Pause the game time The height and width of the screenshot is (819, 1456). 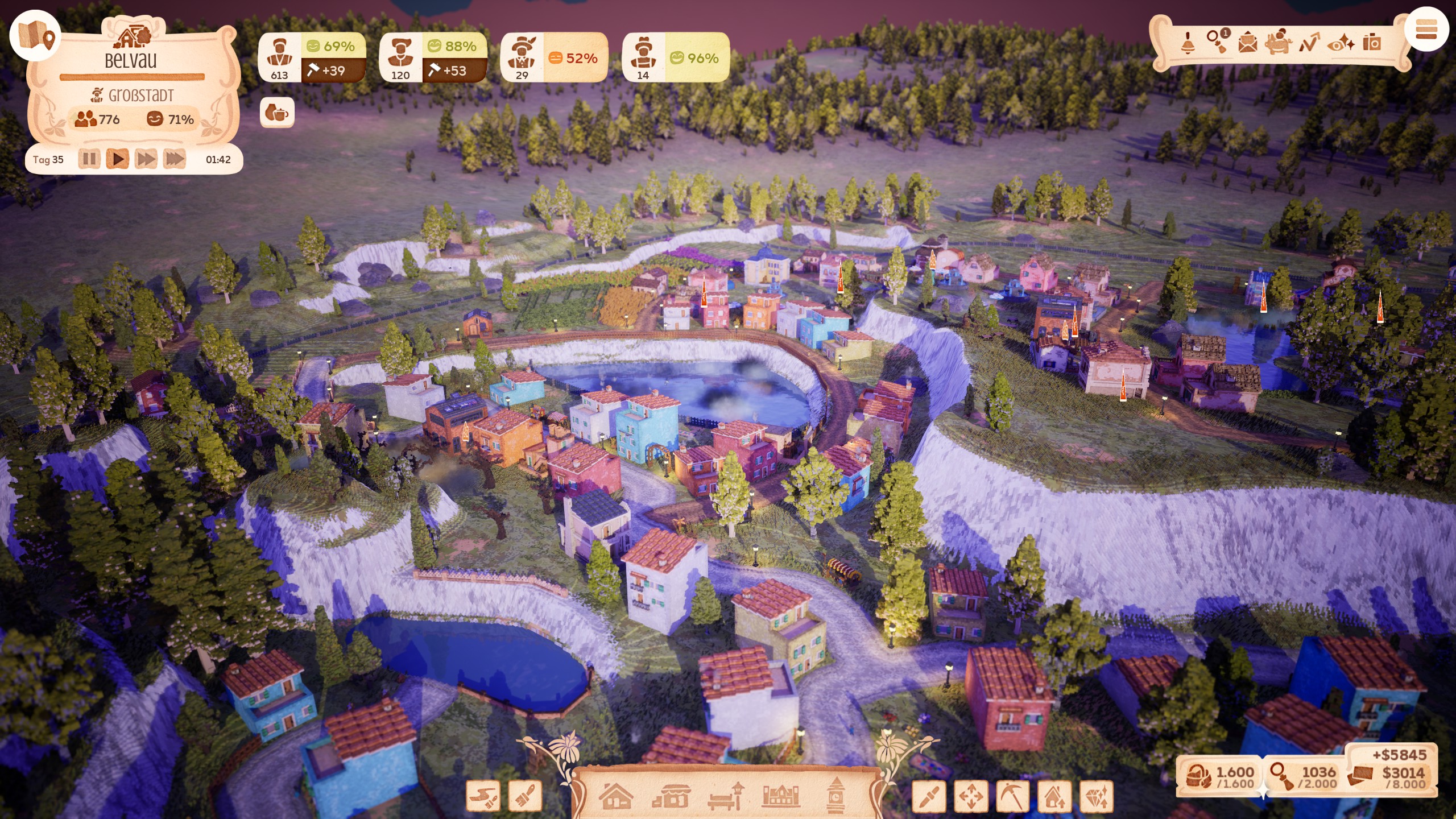(x=89, y=159)
